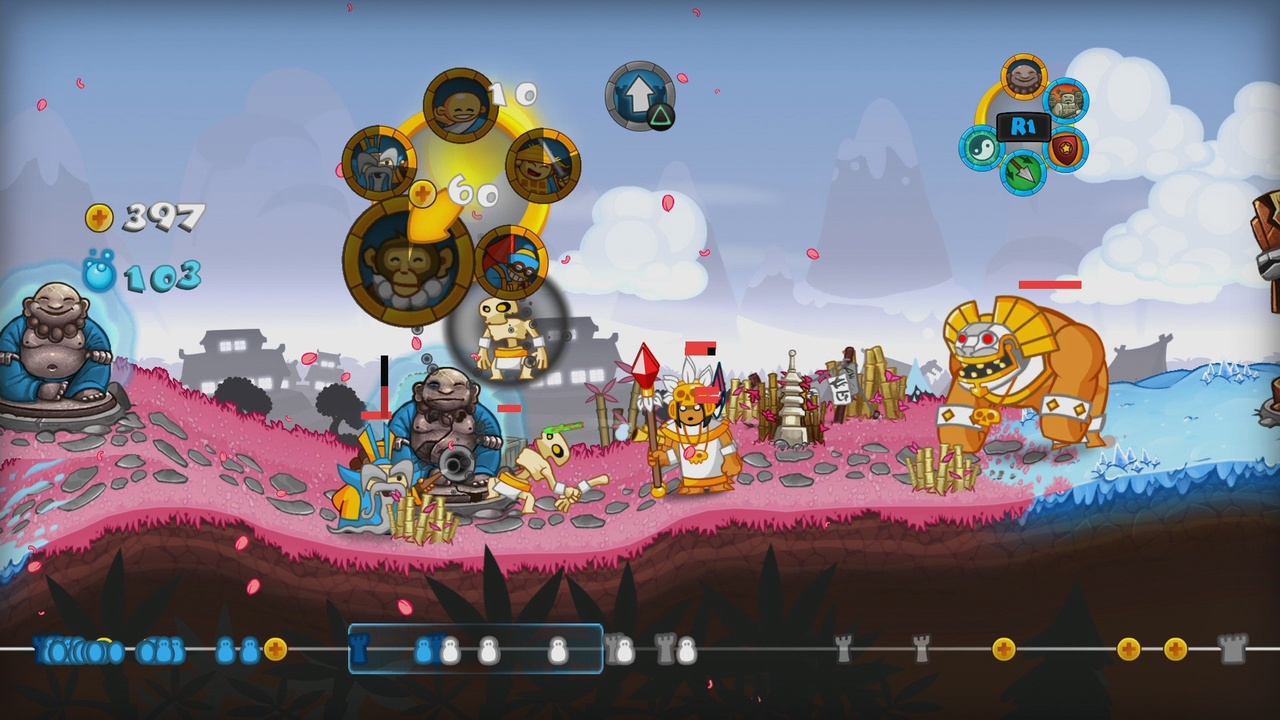Click the R1 prompt in the spell wheel

[x=1023, y=127]
